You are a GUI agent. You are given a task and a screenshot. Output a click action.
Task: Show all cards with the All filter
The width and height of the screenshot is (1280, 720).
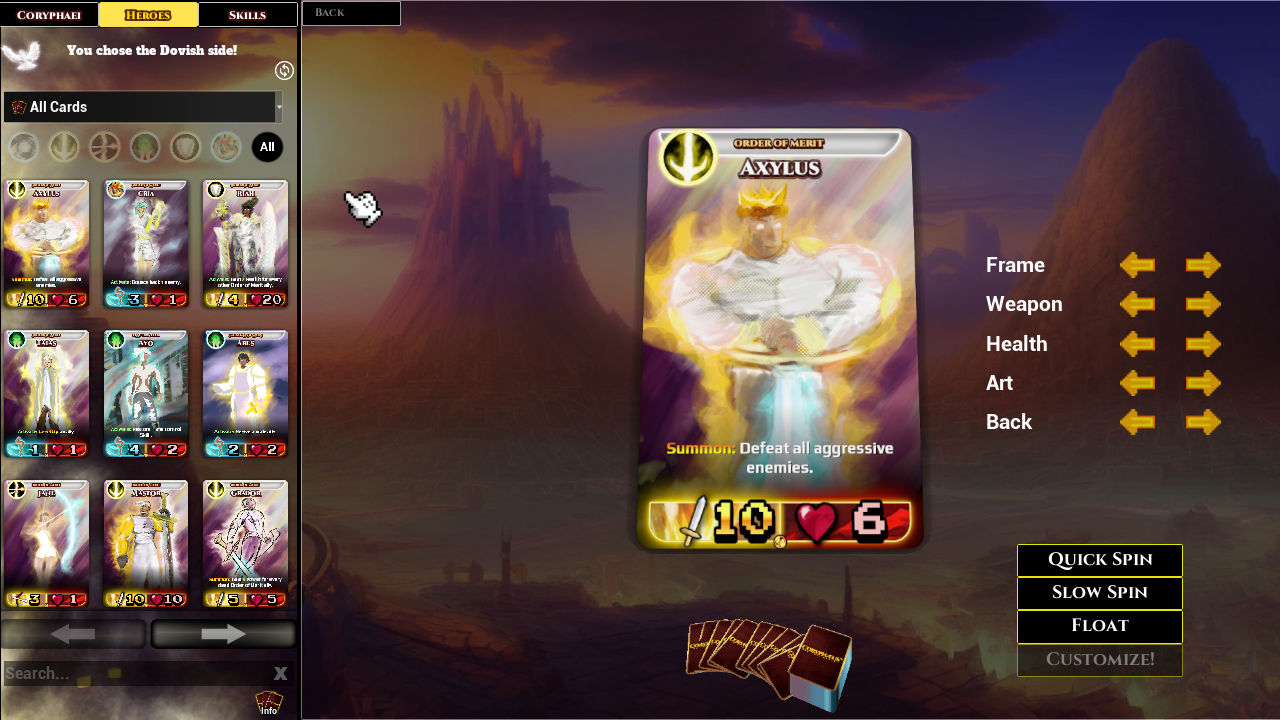[267, 147]
